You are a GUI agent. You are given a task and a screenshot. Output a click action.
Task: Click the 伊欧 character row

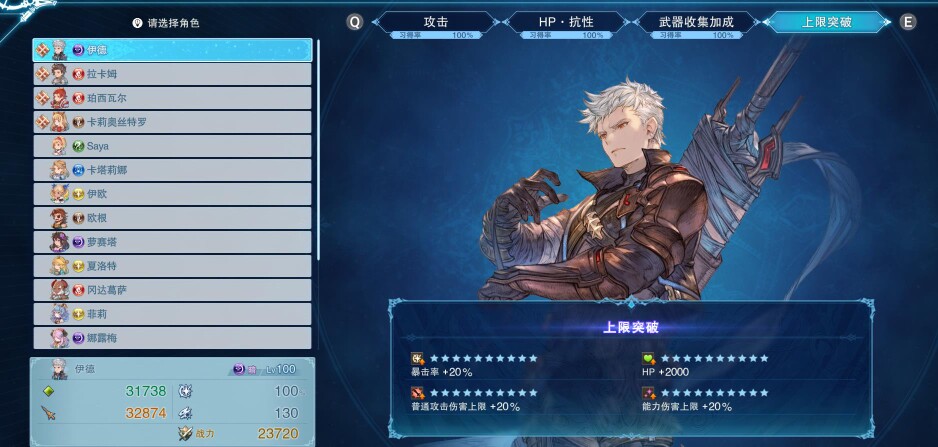(173, 194)
